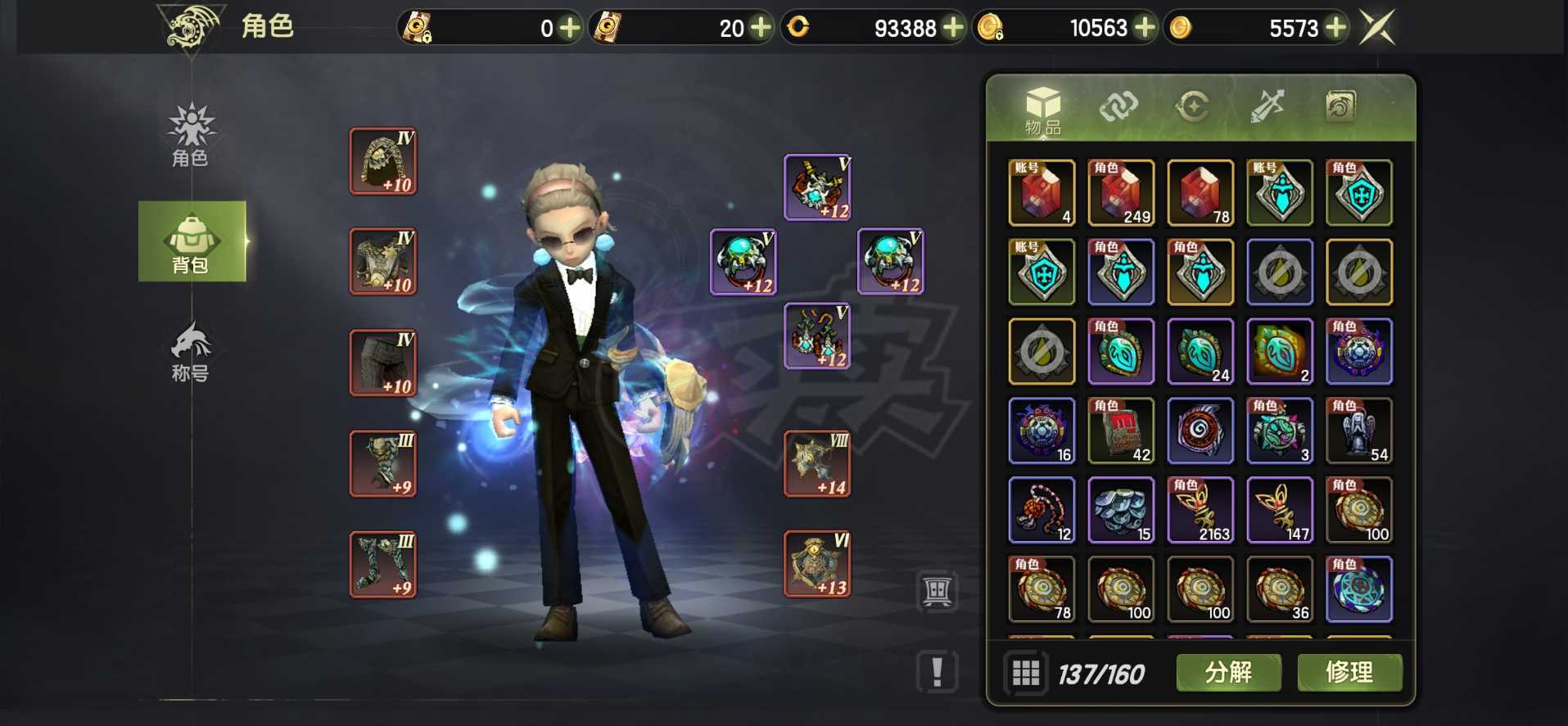This screenshot has height=726, width=1568.
Task: Select the item stack of 2163
Action: tap(1200, 510)
